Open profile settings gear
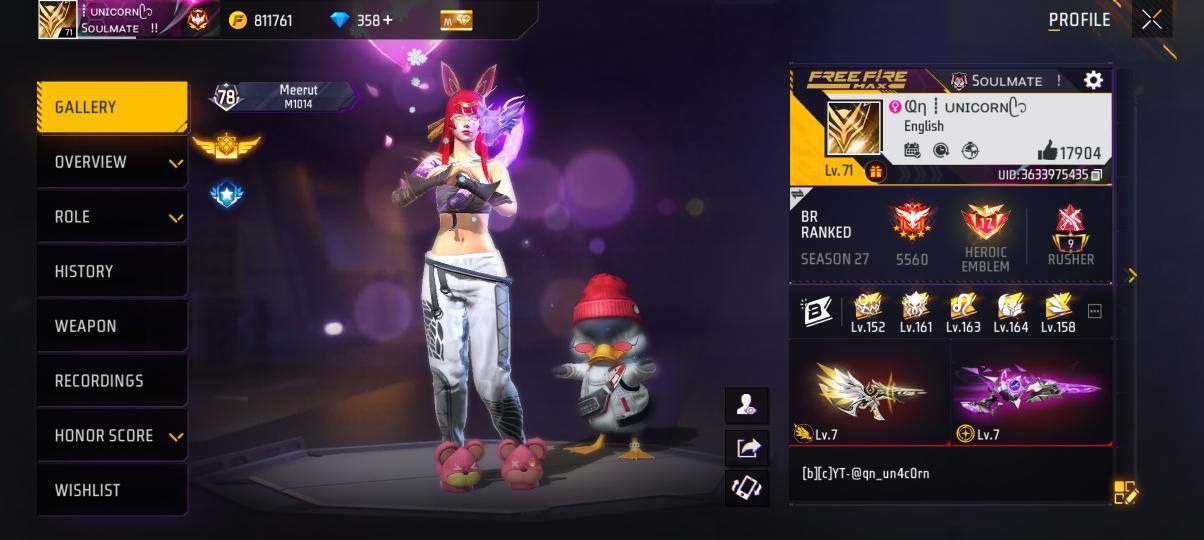The height and width of the screenshot is (540, 1204). [x=1093, y=80]
